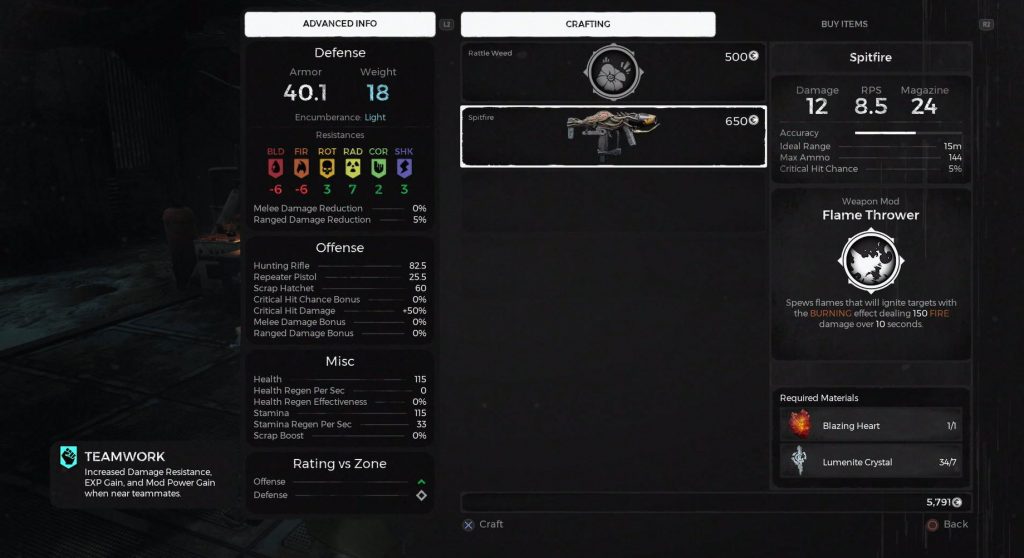Select the Lumenite Crystal material row

[870, 461]
